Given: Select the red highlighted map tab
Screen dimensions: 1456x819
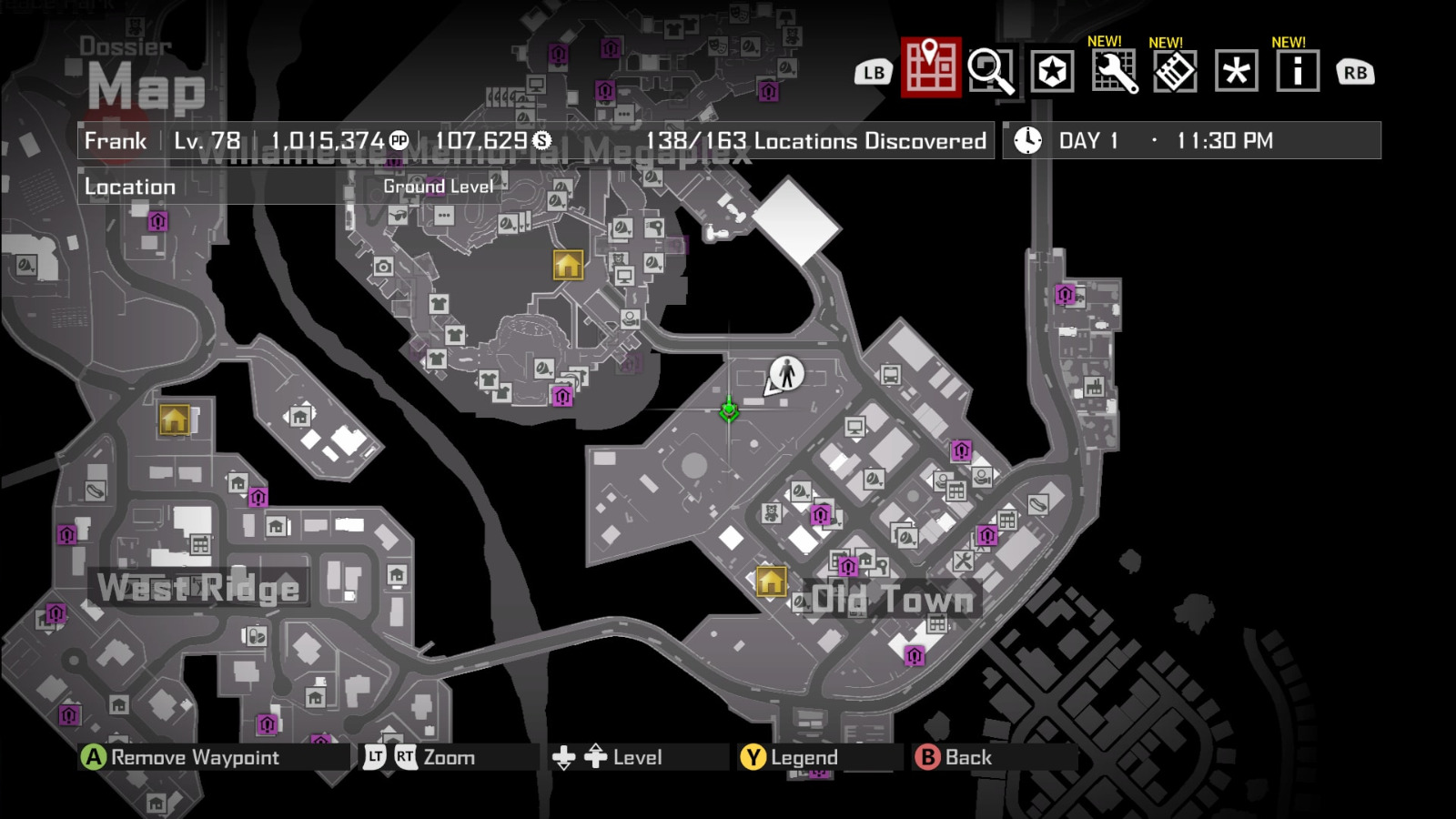Looking at the screenshot, I should 930,69.
